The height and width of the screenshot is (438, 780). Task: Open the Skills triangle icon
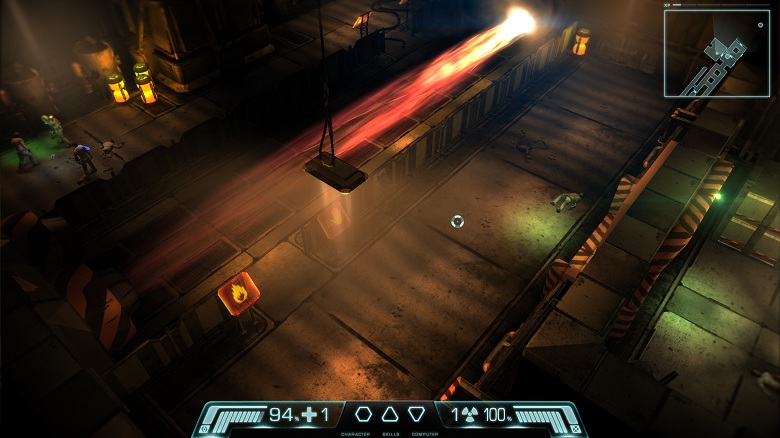(x=390, y=414)
